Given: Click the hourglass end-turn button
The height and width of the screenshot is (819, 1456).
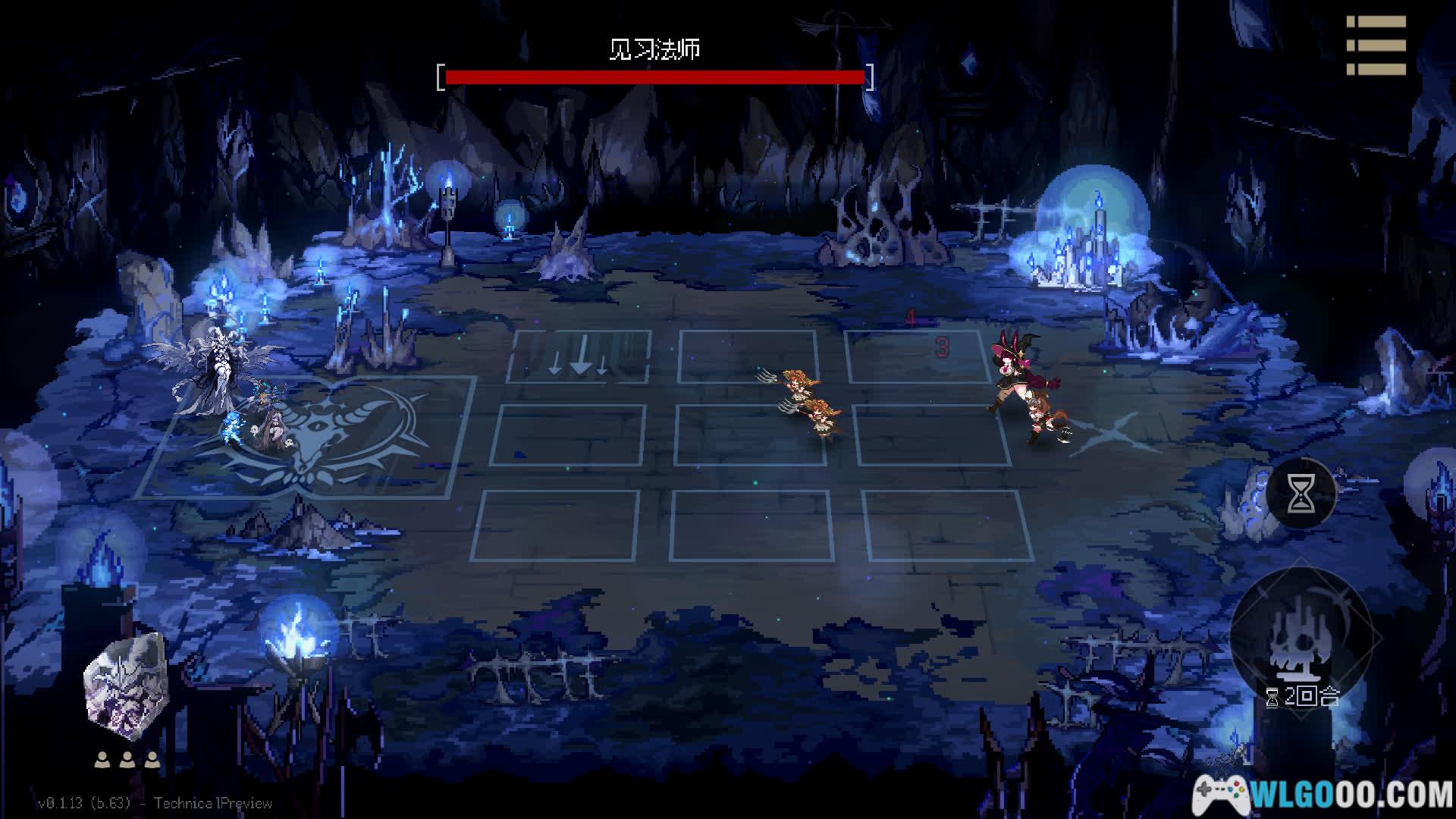Looking at the screenshot, I should (x=1301, y=494).
